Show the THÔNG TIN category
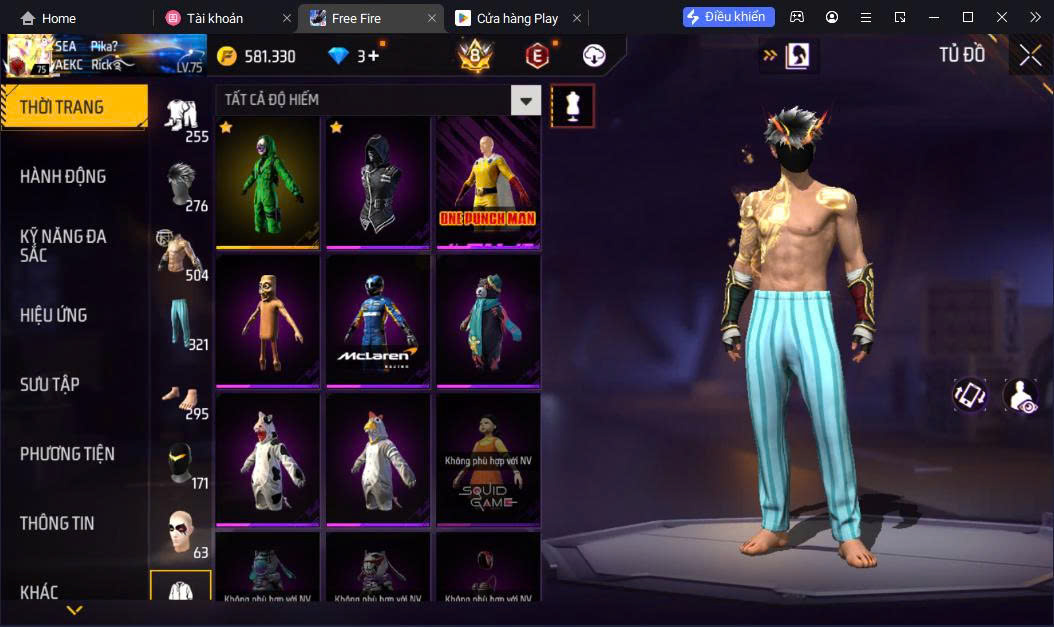The height and width of the screenshot is (627, 1054). [57, 523]
